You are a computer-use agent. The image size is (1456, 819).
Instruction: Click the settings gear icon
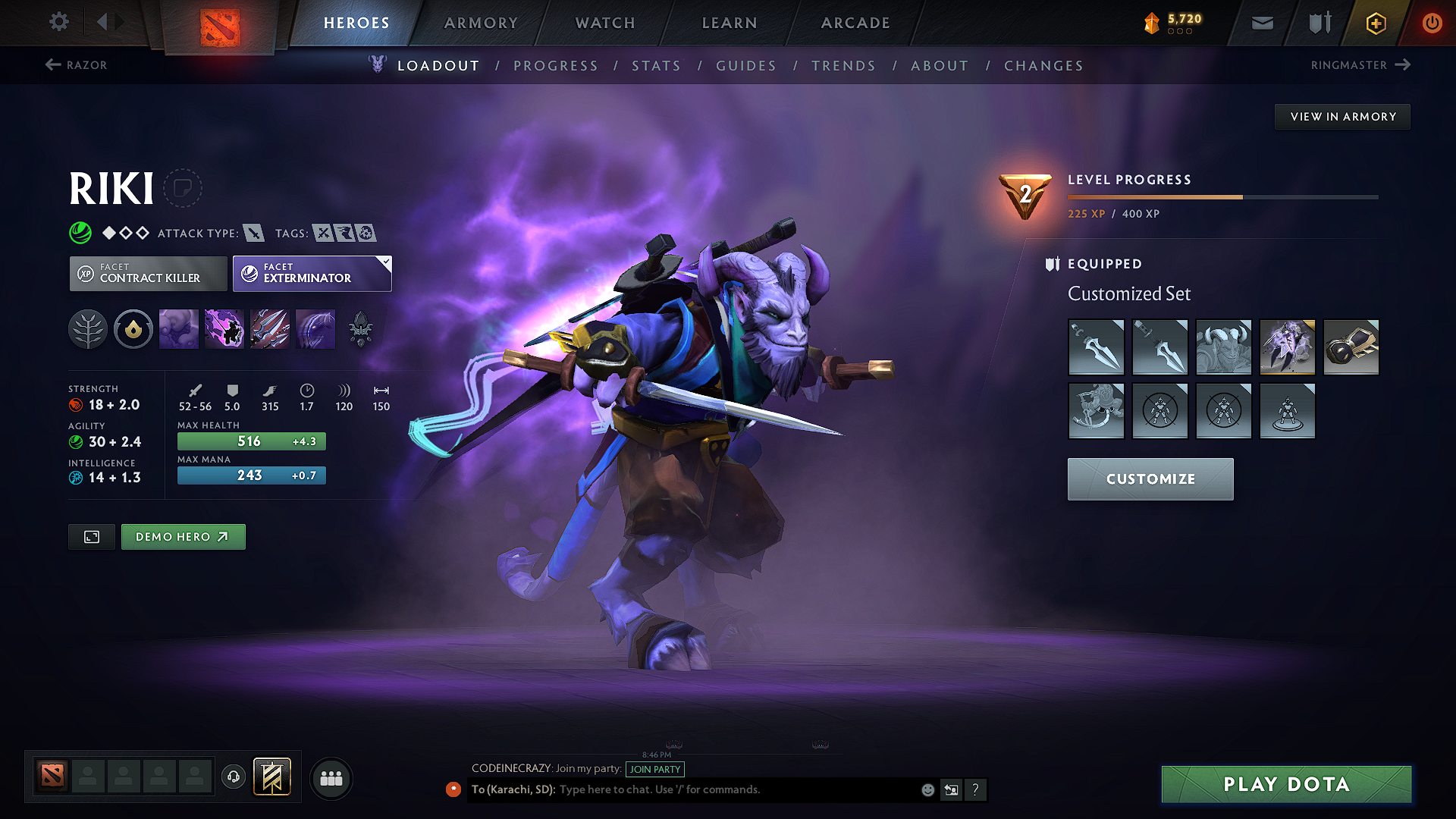[x=58, y=22]
